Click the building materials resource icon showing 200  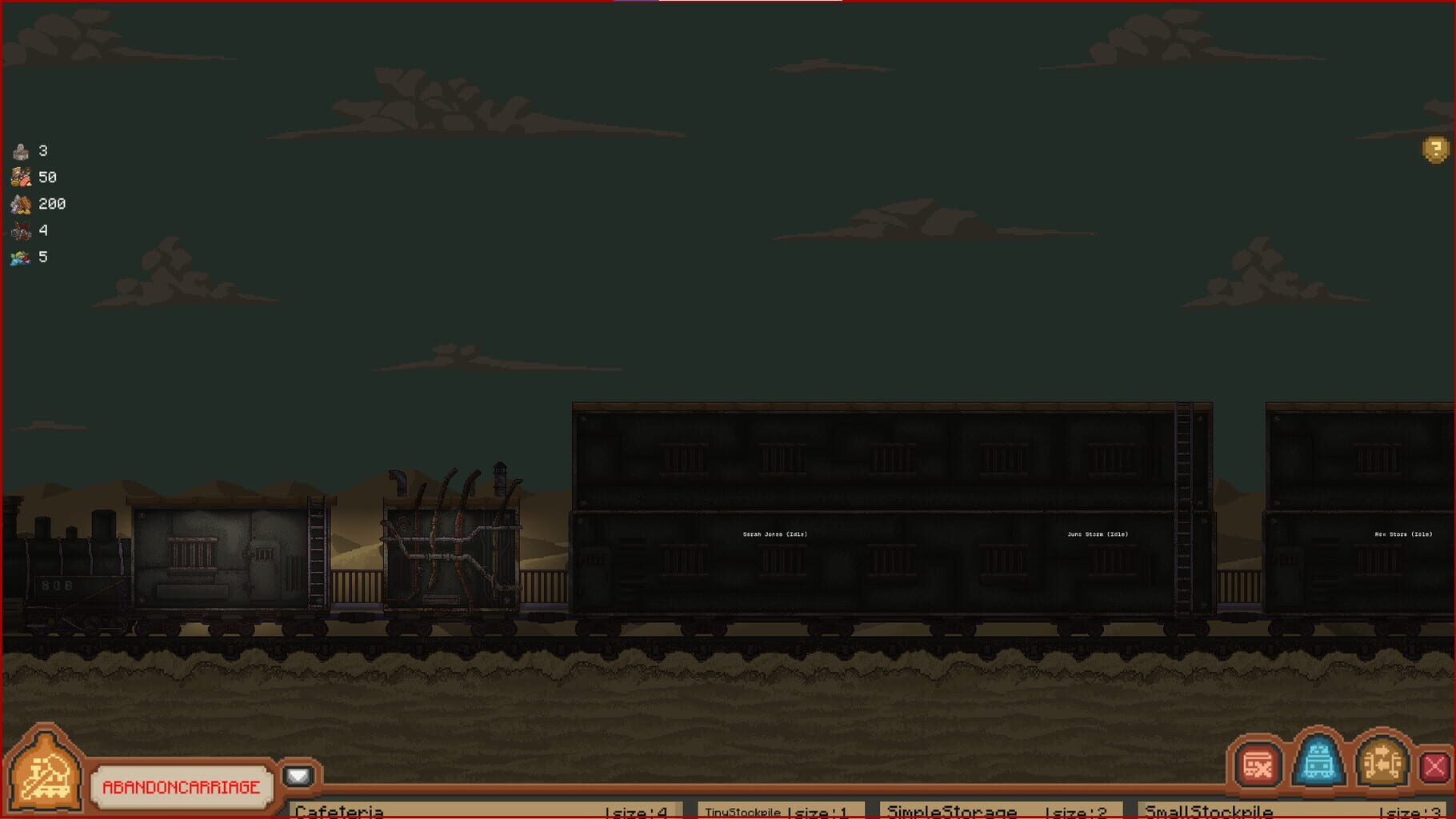point(20,203)
